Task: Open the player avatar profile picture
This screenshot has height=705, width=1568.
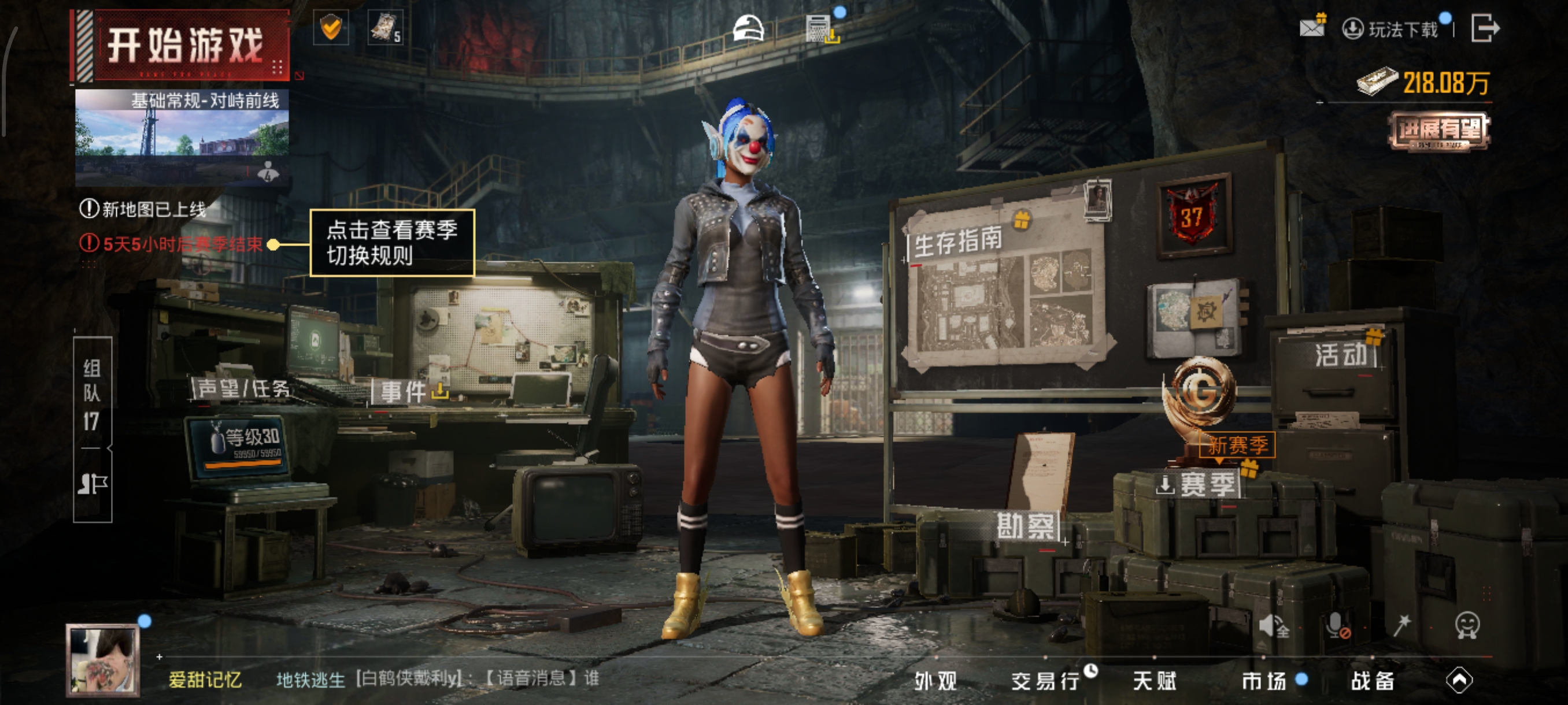Action: click(102, 659)
